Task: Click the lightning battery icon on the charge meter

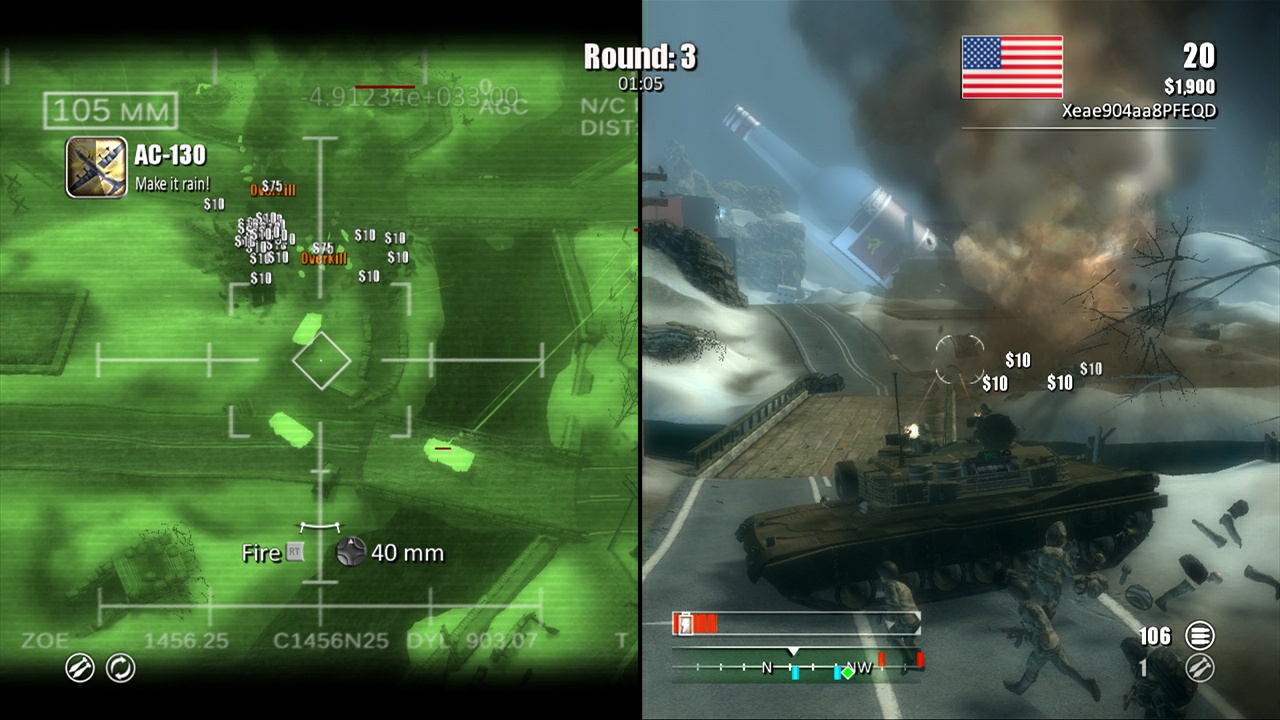Action: click(x=685, y=622)
